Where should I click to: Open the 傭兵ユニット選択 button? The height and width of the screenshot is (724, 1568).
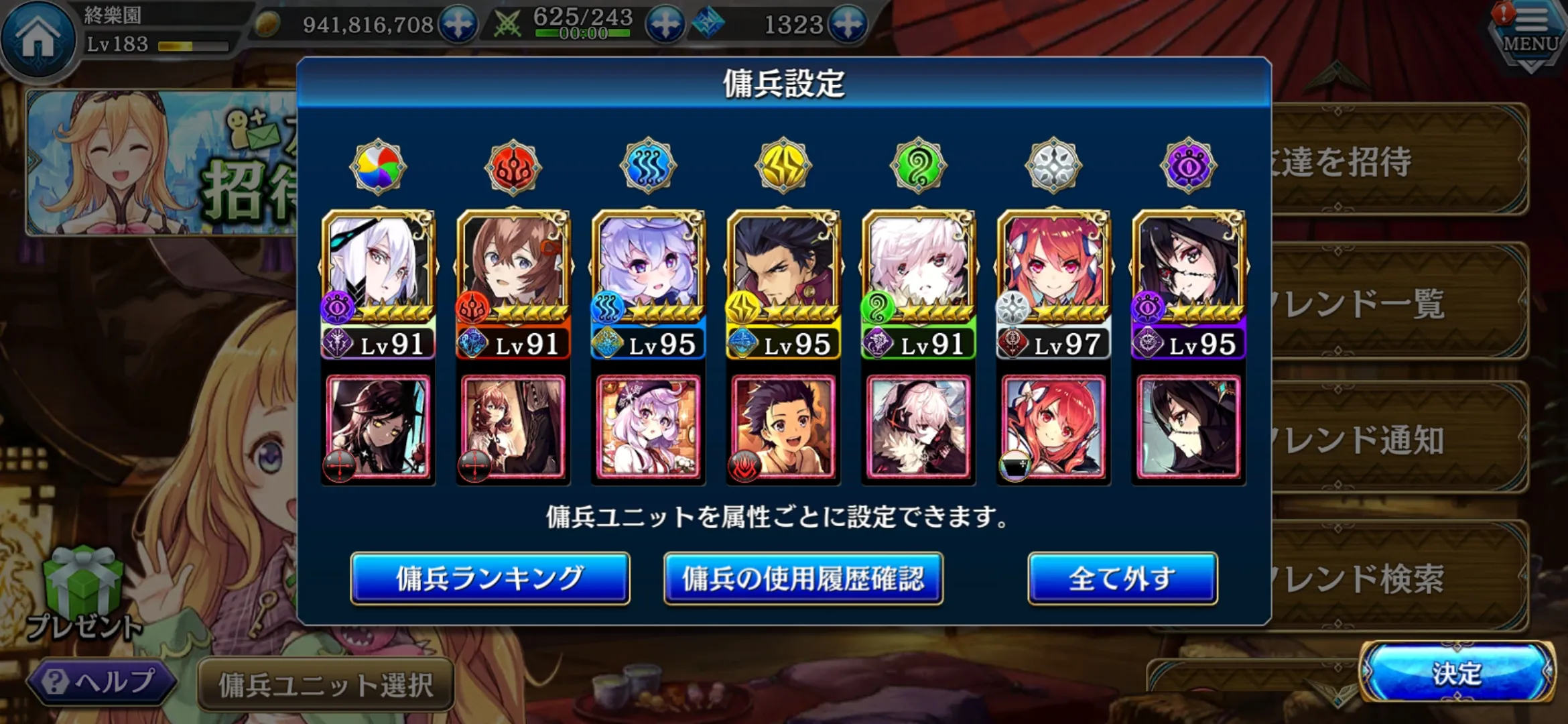click(326, 684)
